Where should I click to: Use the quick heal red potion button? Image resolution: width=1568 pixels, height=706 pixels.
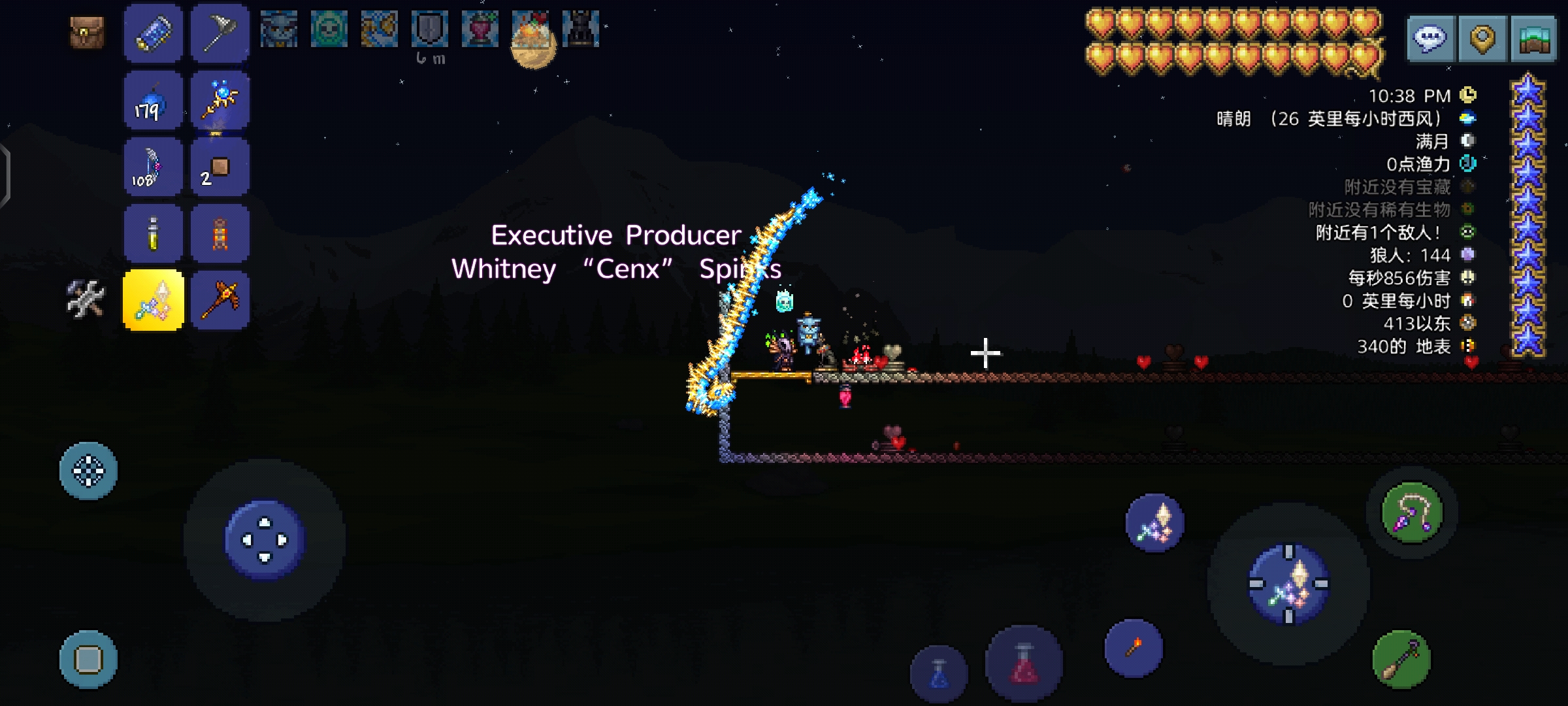[1024, 664]
